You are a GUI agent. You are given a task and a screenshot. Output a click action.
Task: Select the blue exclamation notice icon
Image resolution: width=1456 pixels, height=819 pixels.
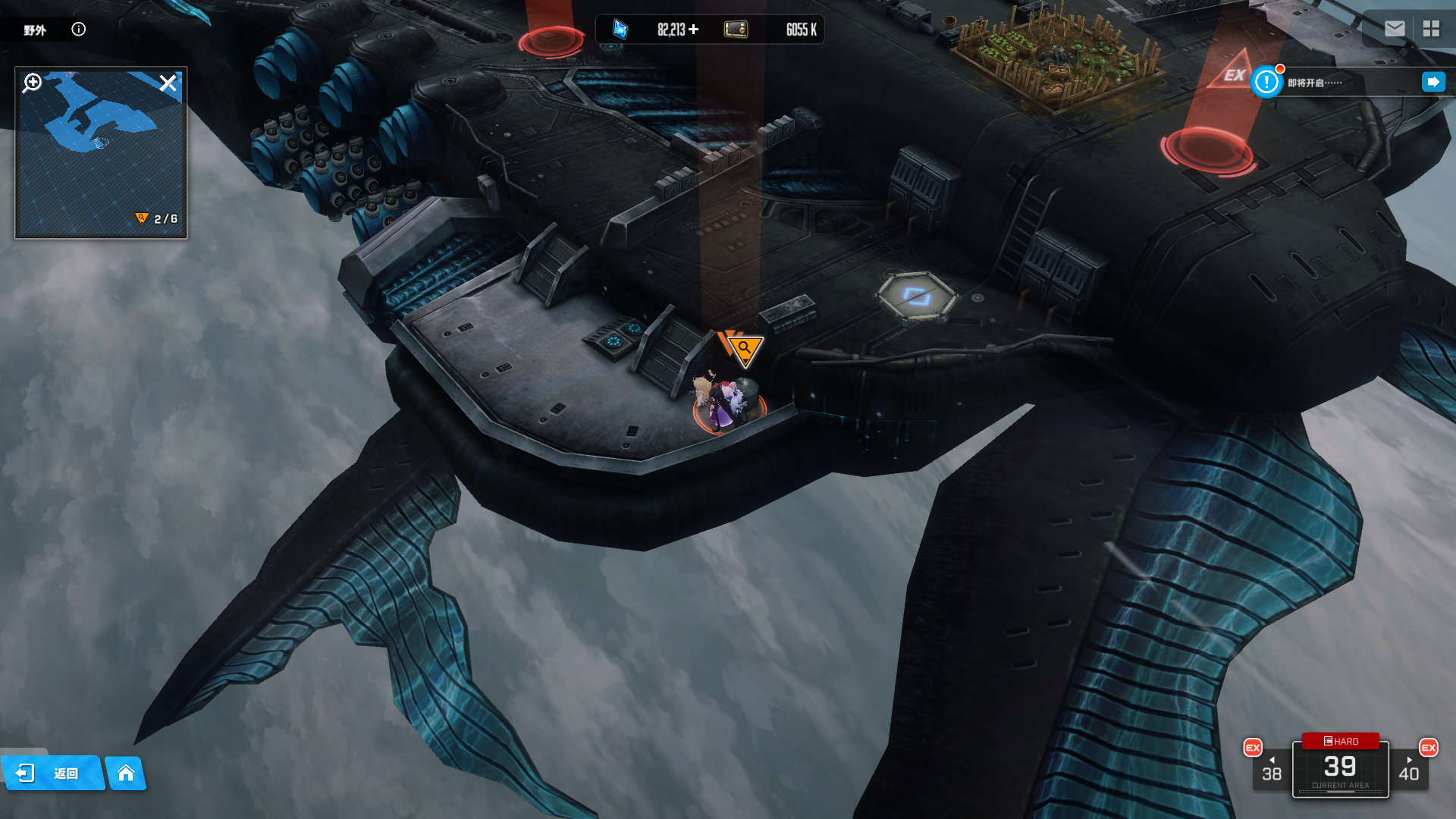tap(1266, 82)
